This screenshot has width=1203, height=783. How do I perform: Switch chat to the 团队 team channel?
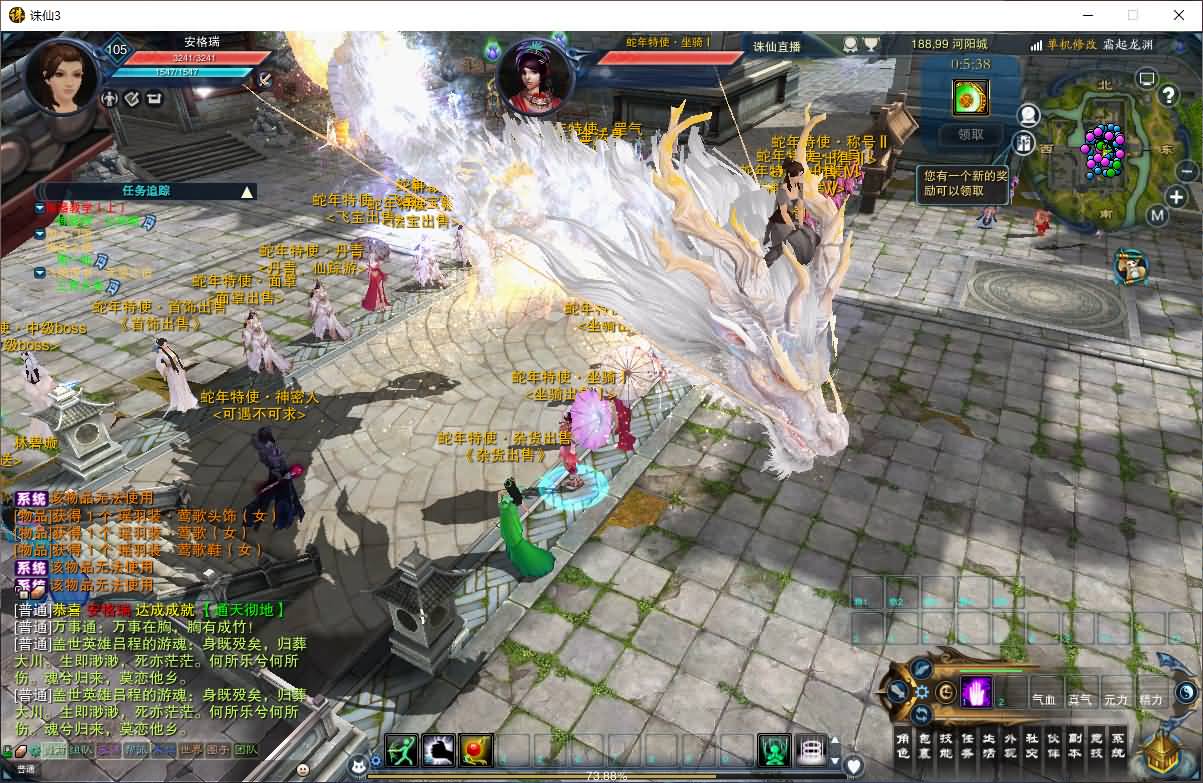[245, 749]
